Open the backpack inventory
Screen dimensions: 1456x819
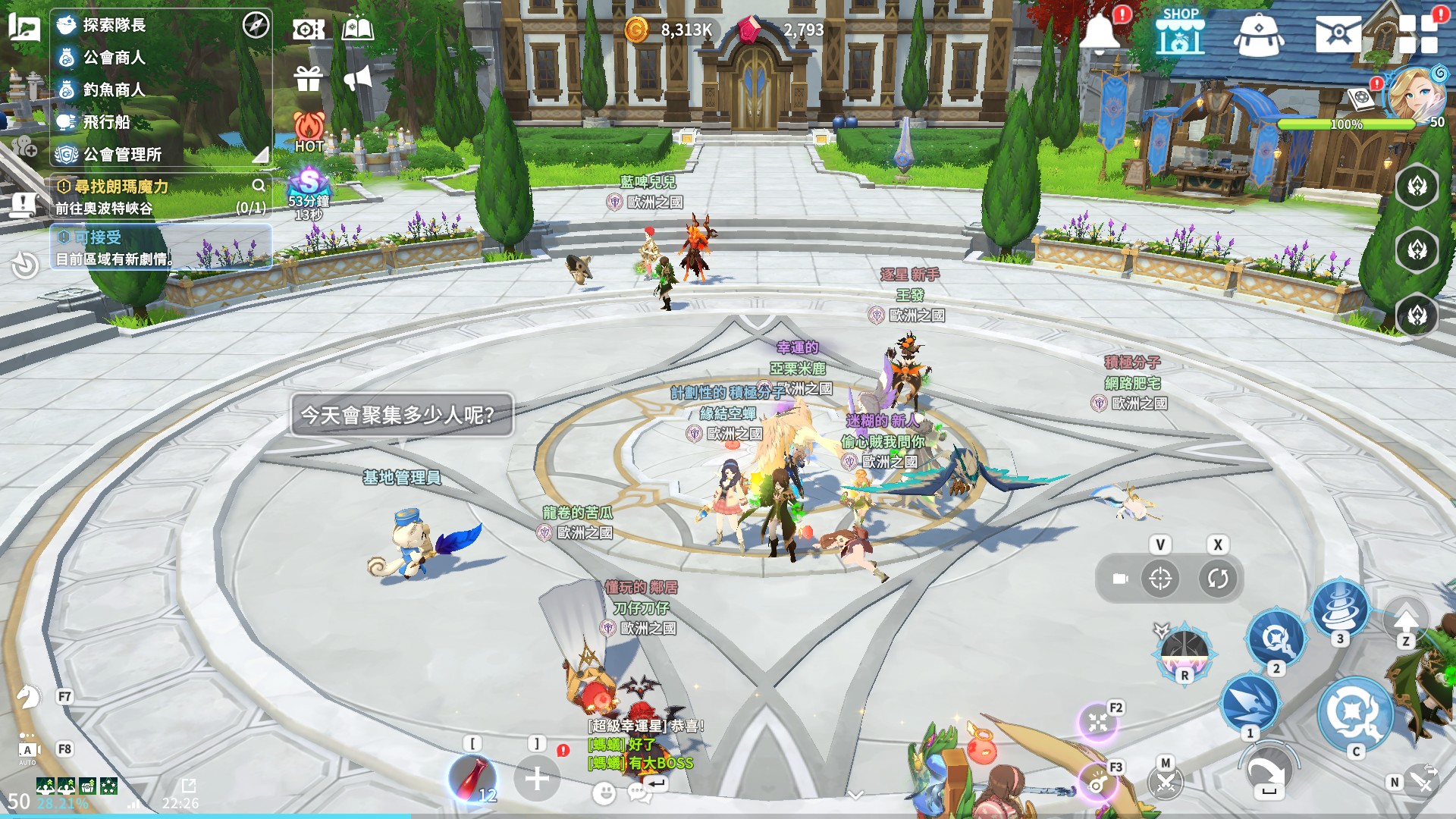(1259, 34)
